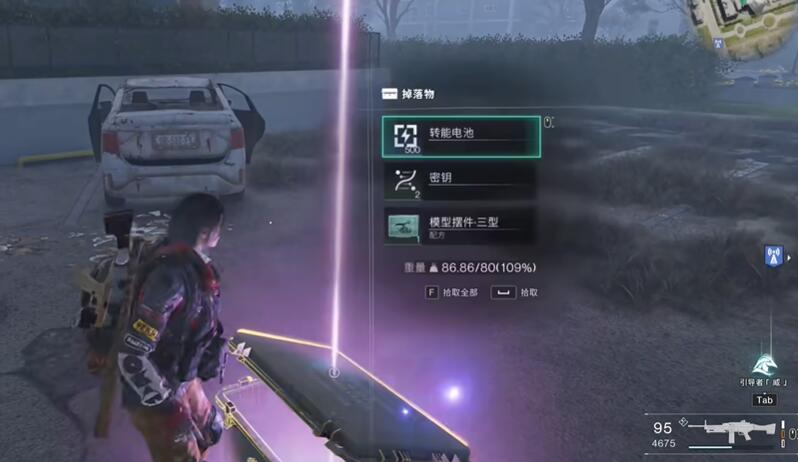Screen dimensions: 798x462
Task: Choose the 模型摆件·三型 recipe item
Action: [x=461, y=225]
